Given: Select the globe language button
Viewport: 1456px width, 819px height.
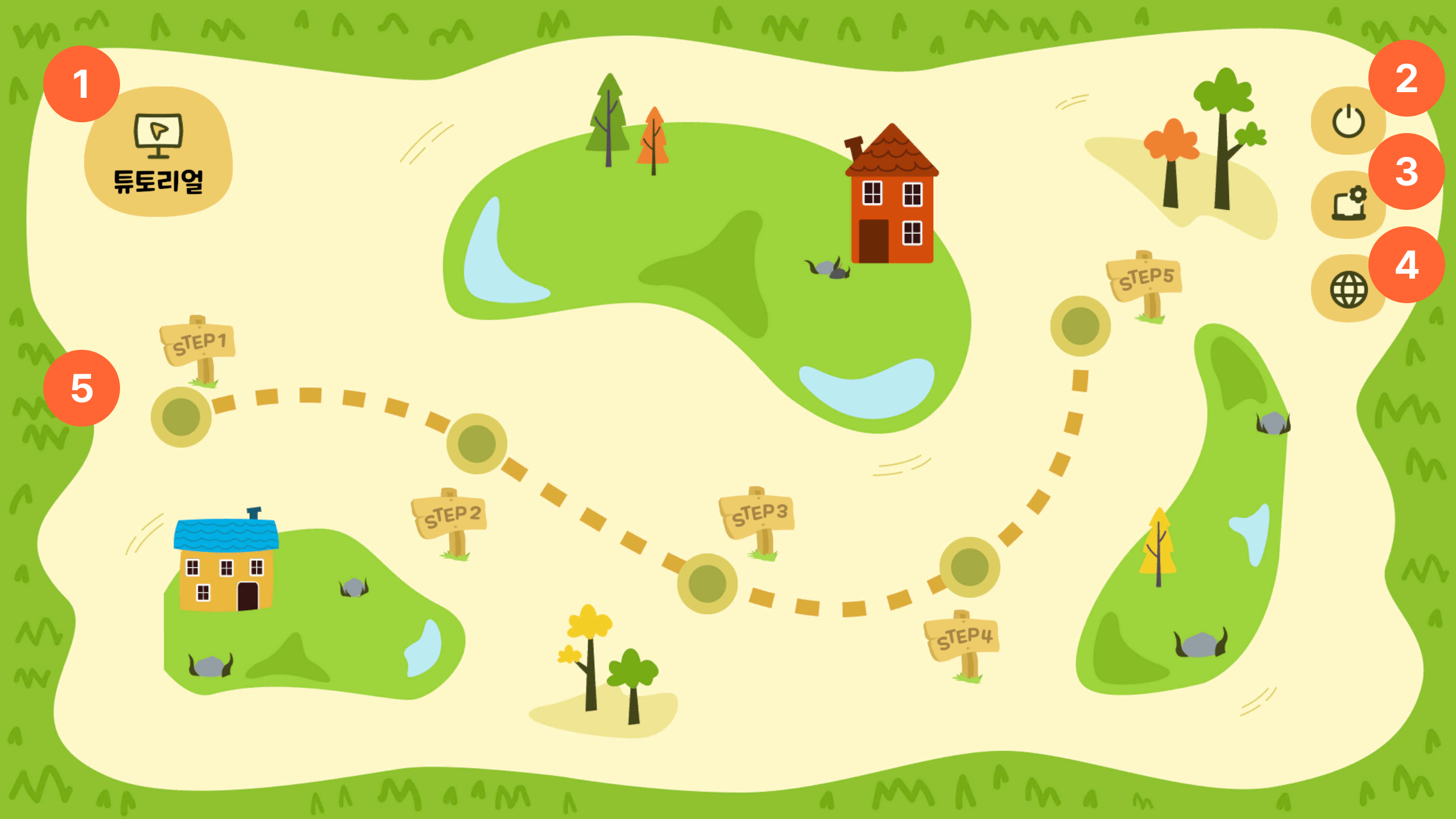Looking at the screenshot, I should pyautogui.click(x=1348, y=289).
